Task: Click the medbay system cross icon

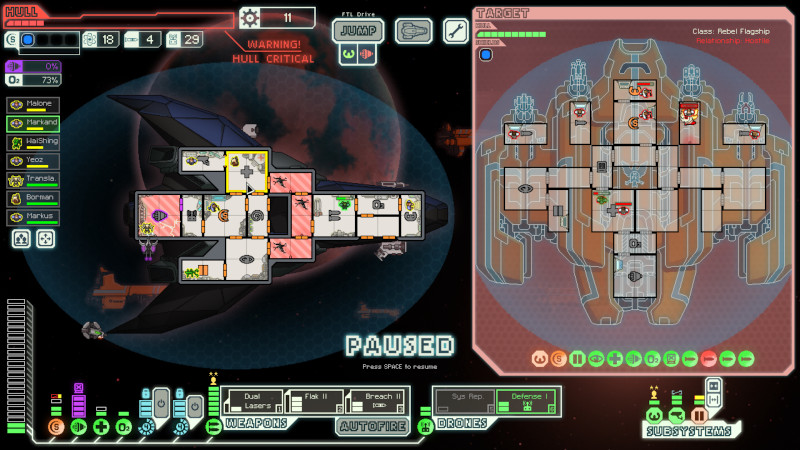Action: tap(101, 427)
